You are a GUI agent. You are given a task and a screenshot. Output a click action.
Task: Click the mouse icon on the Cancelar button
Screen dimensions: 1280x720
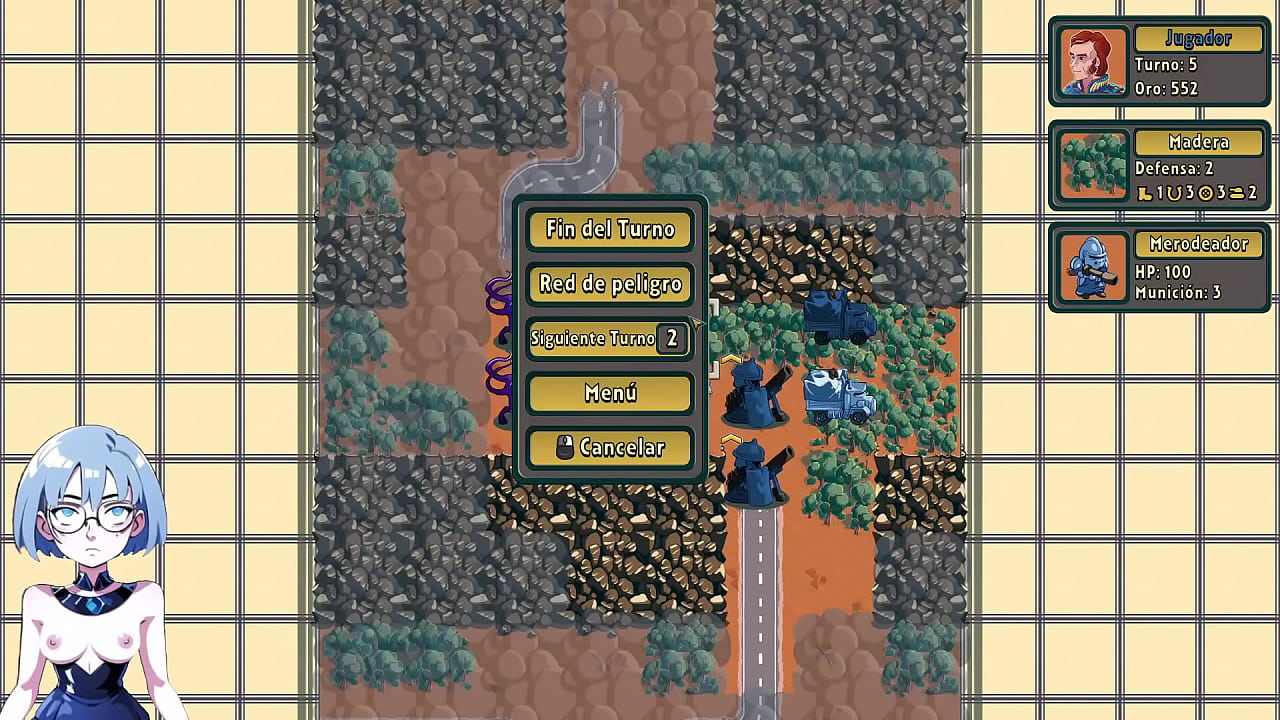tap(563, 447)
